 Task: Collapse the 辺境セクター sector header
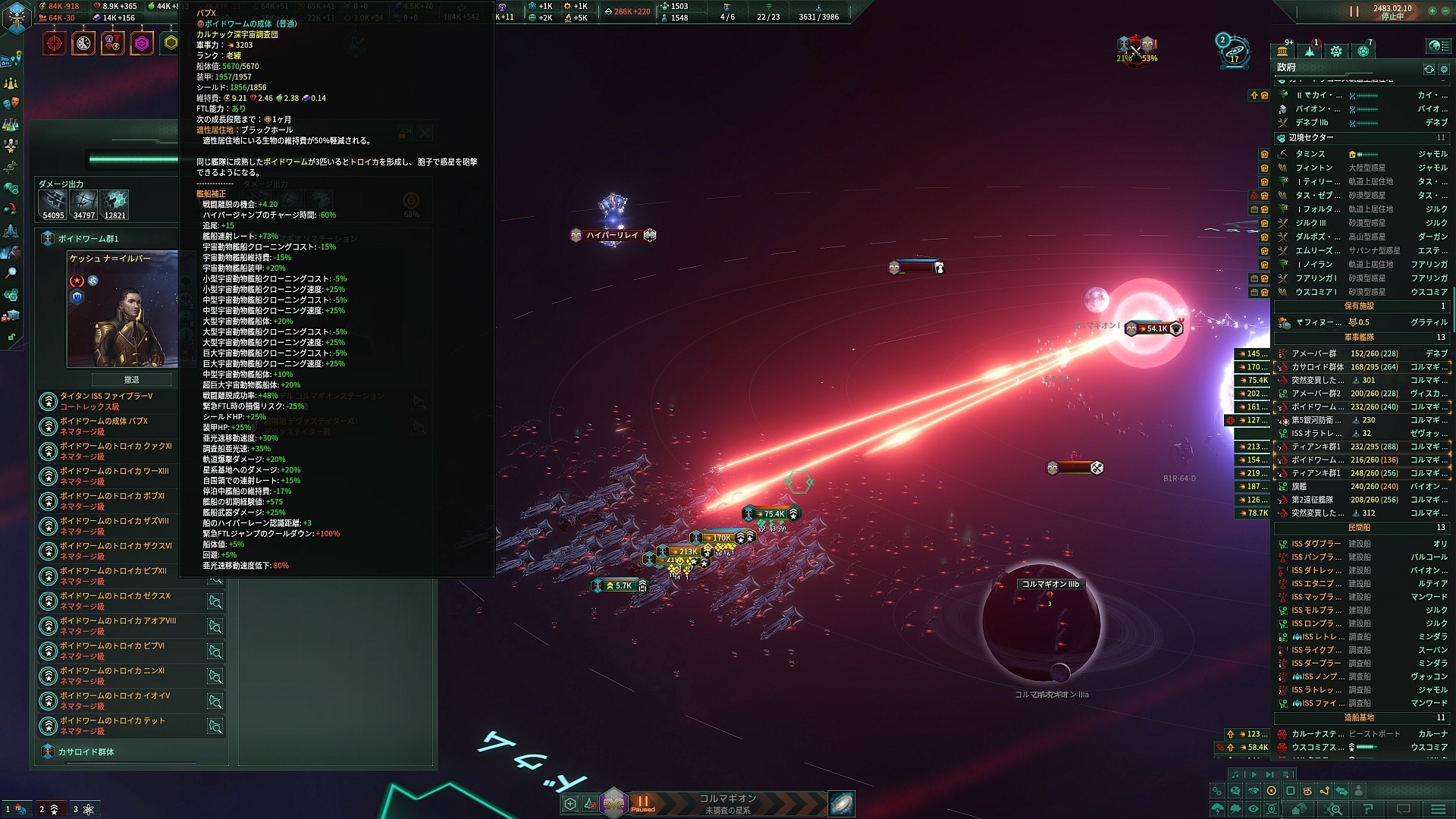(x=1312, y=138)
